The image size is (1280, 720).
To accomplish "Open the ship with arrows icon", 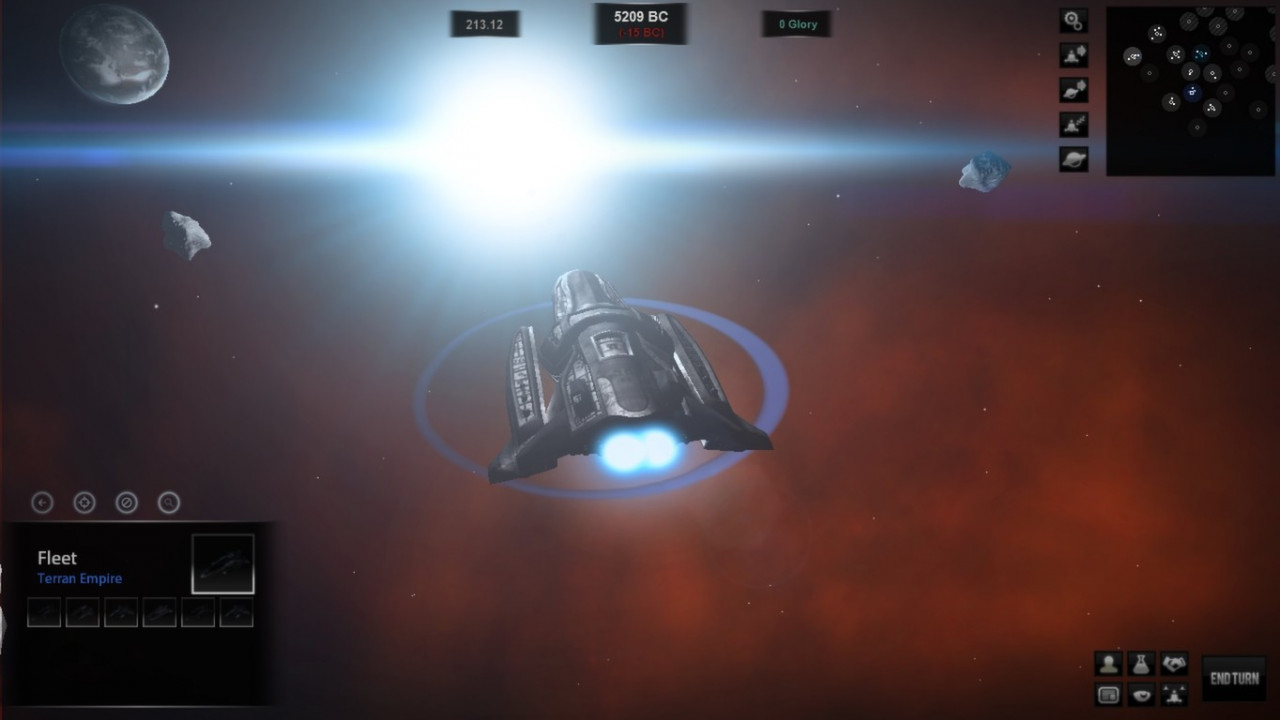I will (1174, 694).
